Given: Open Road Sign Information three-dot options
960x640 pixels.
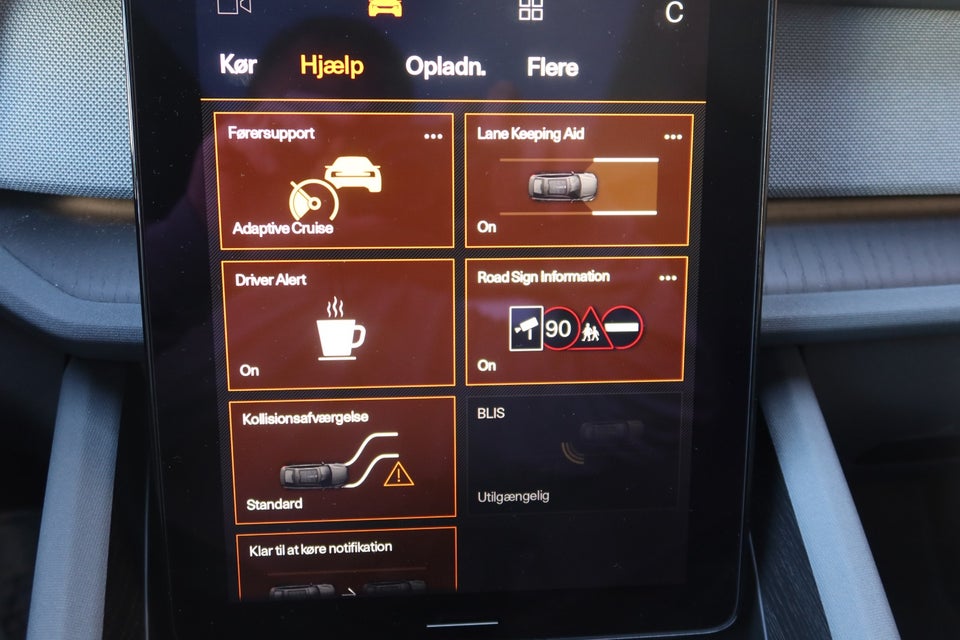Looking at the screenshot, I should coord(668,279).
